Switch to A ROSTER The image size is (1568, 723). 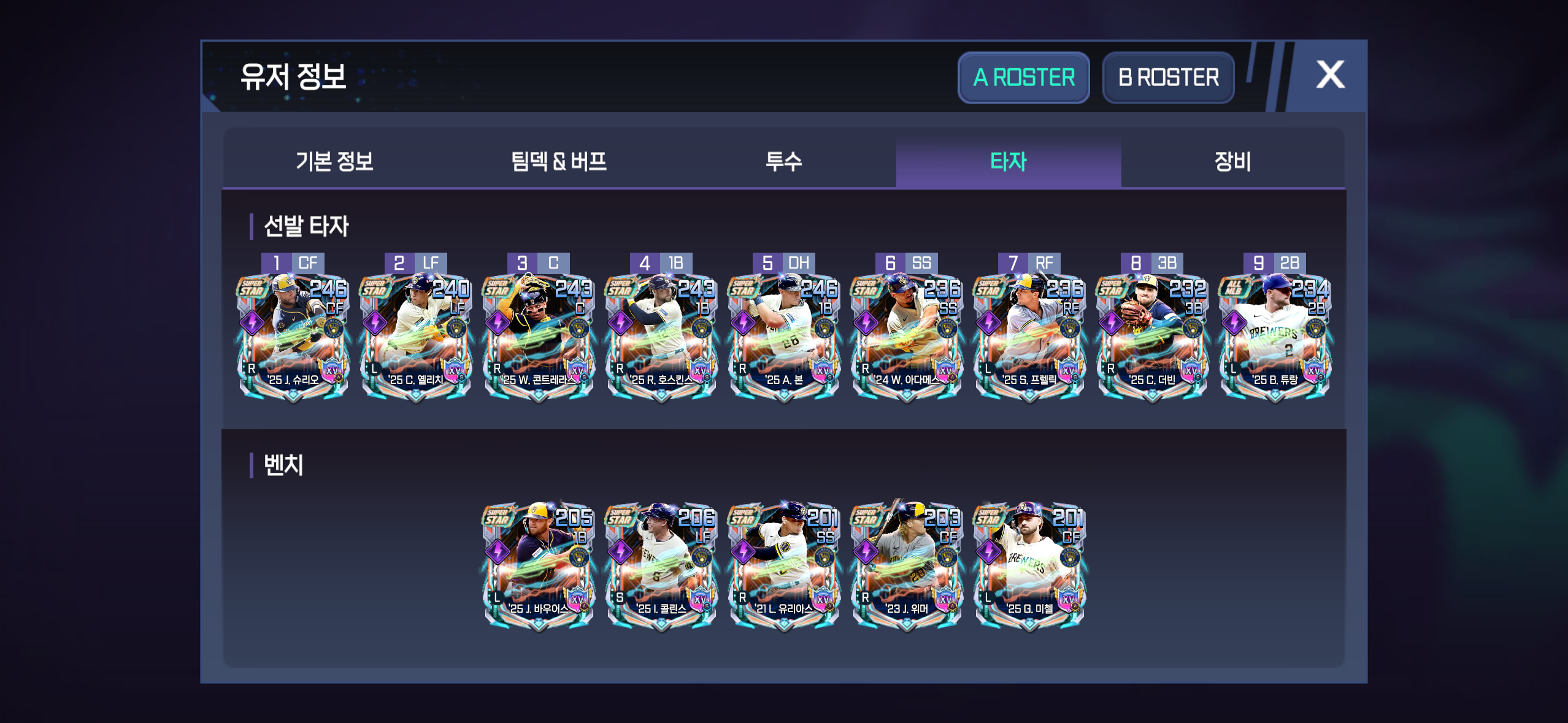[x=1023, y=78]
